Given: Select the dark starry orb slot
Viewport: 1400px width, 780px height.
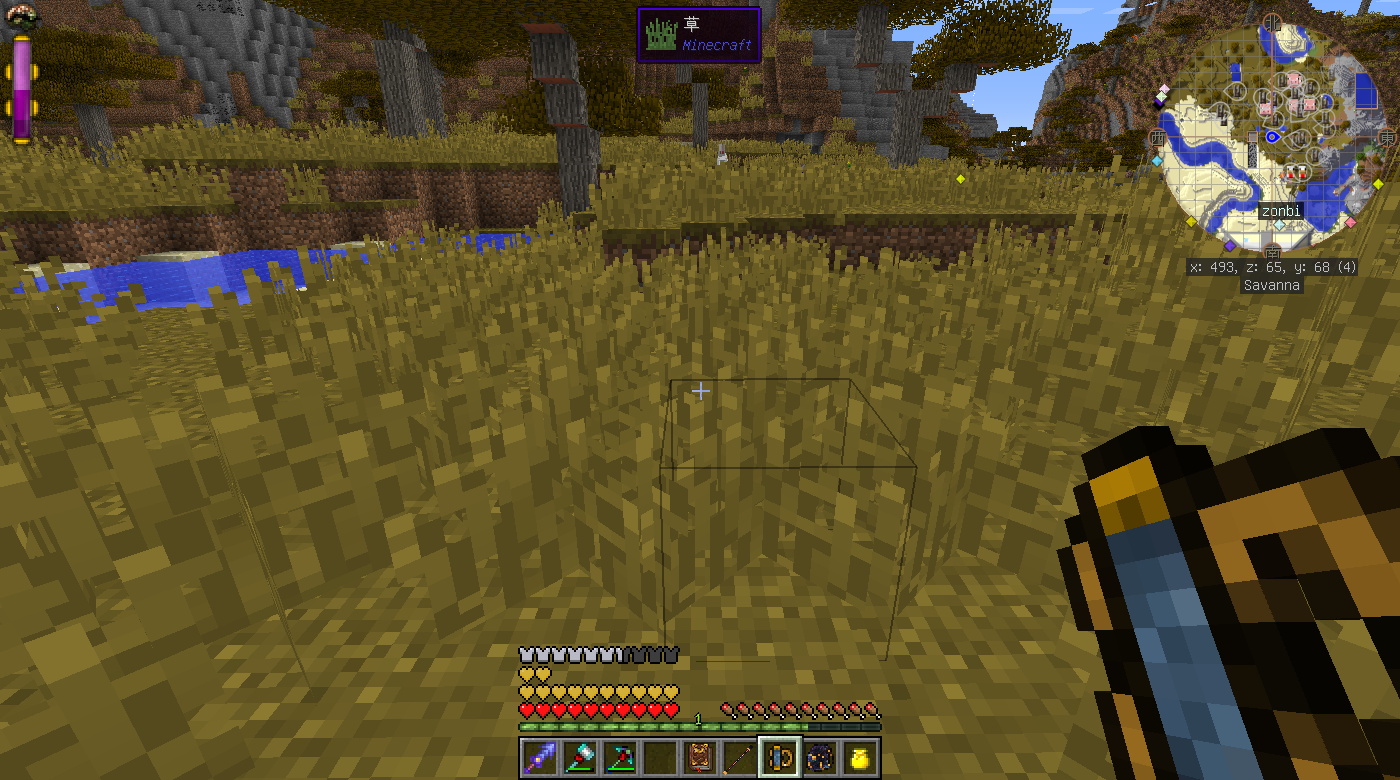Looking at the screenshot, I should coord(820,757).
